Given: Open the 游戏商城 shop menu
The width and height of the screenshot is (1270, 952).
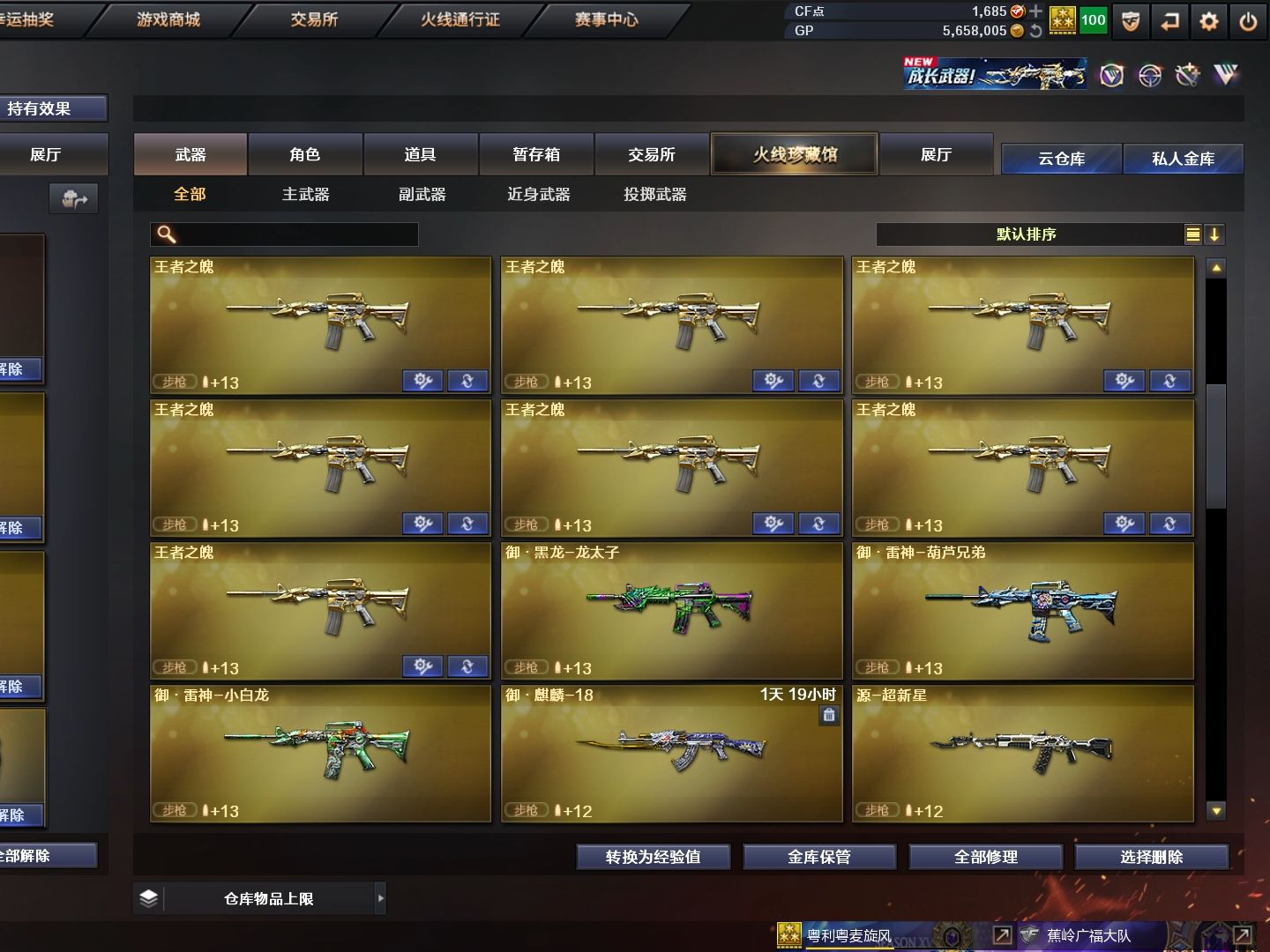Looking at the screenshot, I should (x=168, y=19).
